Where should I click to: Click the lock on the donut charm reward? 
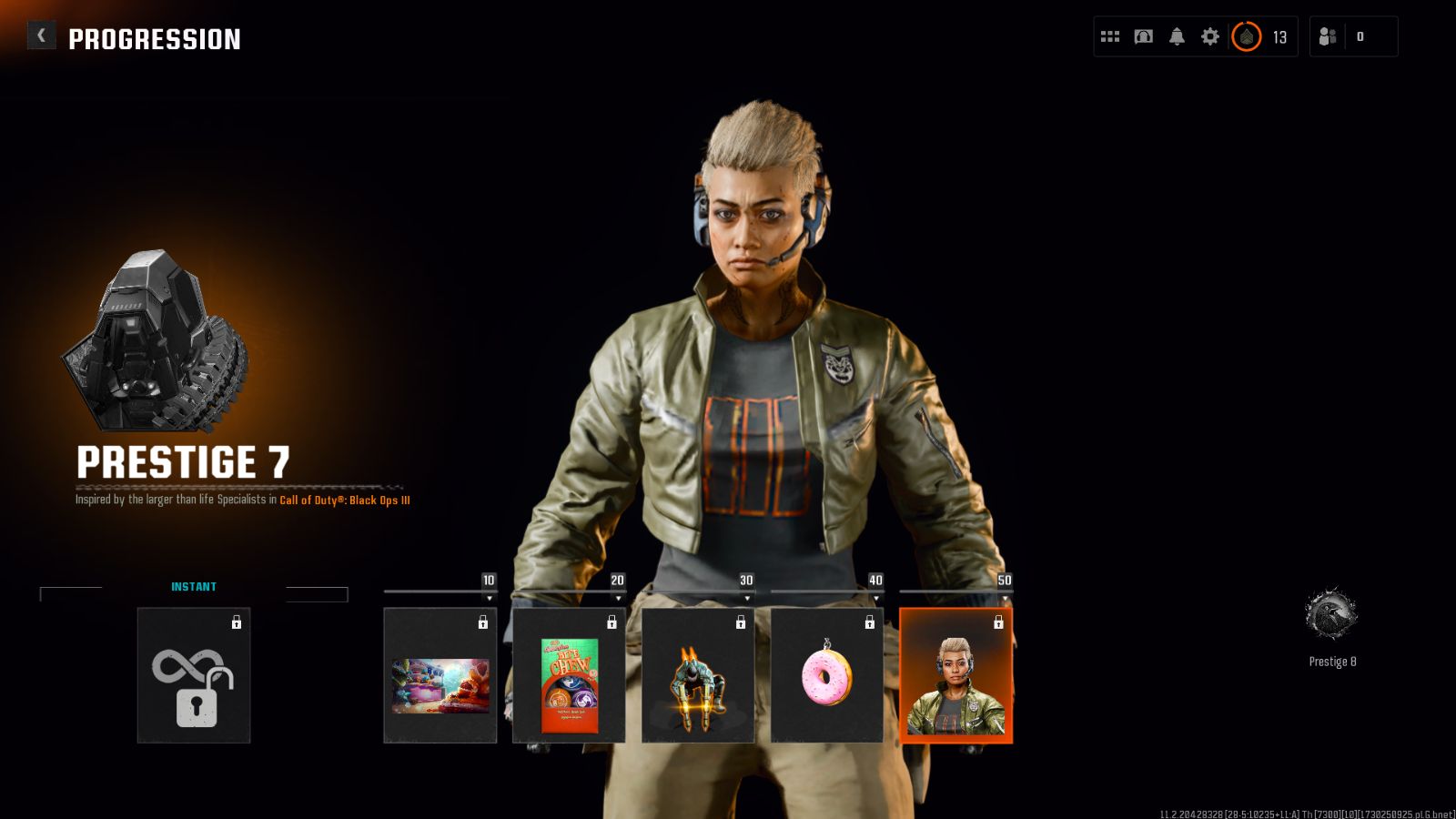click(x=870, y=622)
